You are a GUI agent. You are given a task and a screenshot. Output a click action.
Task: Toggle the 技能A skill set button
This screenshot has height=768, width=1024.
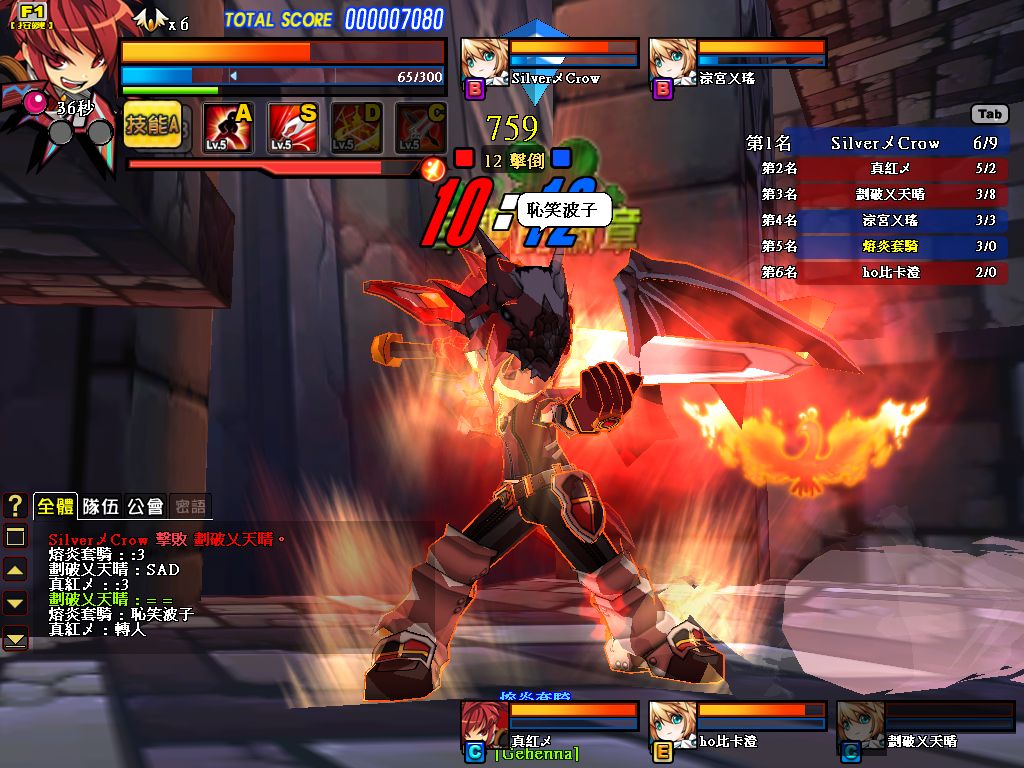point(153,126)
